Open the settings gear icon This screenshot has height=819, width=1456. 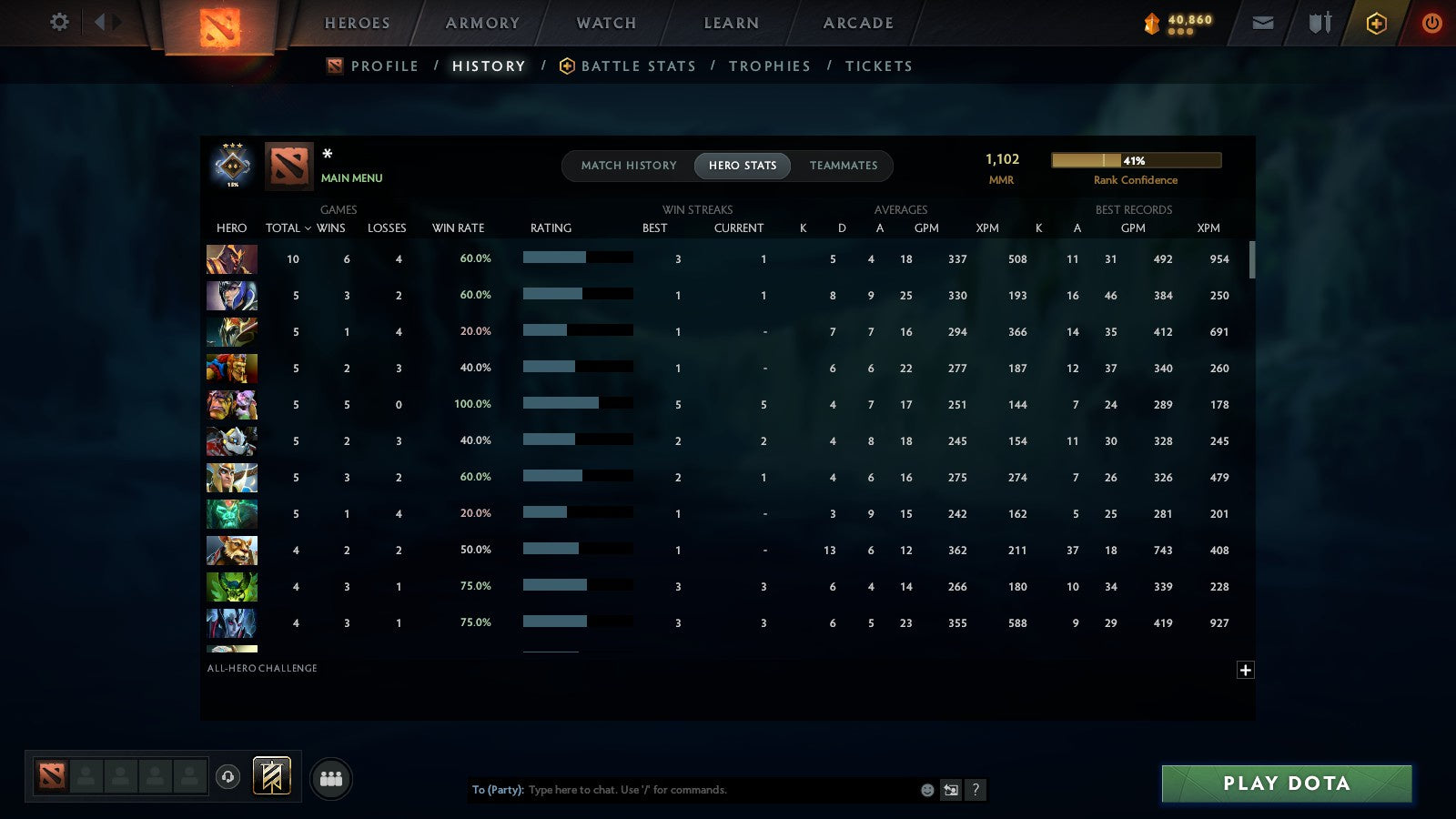point(58,23)
